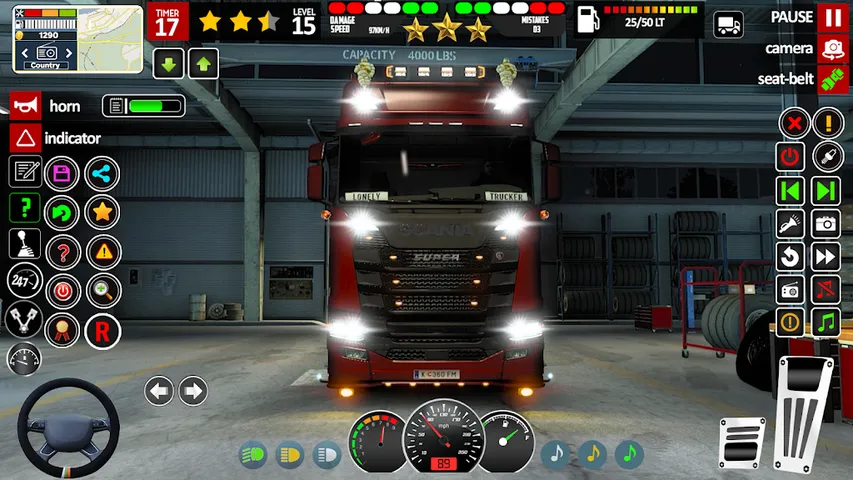Fasten the seat-belt button
Screen dimensions: 853x480
tap(832, 79)
